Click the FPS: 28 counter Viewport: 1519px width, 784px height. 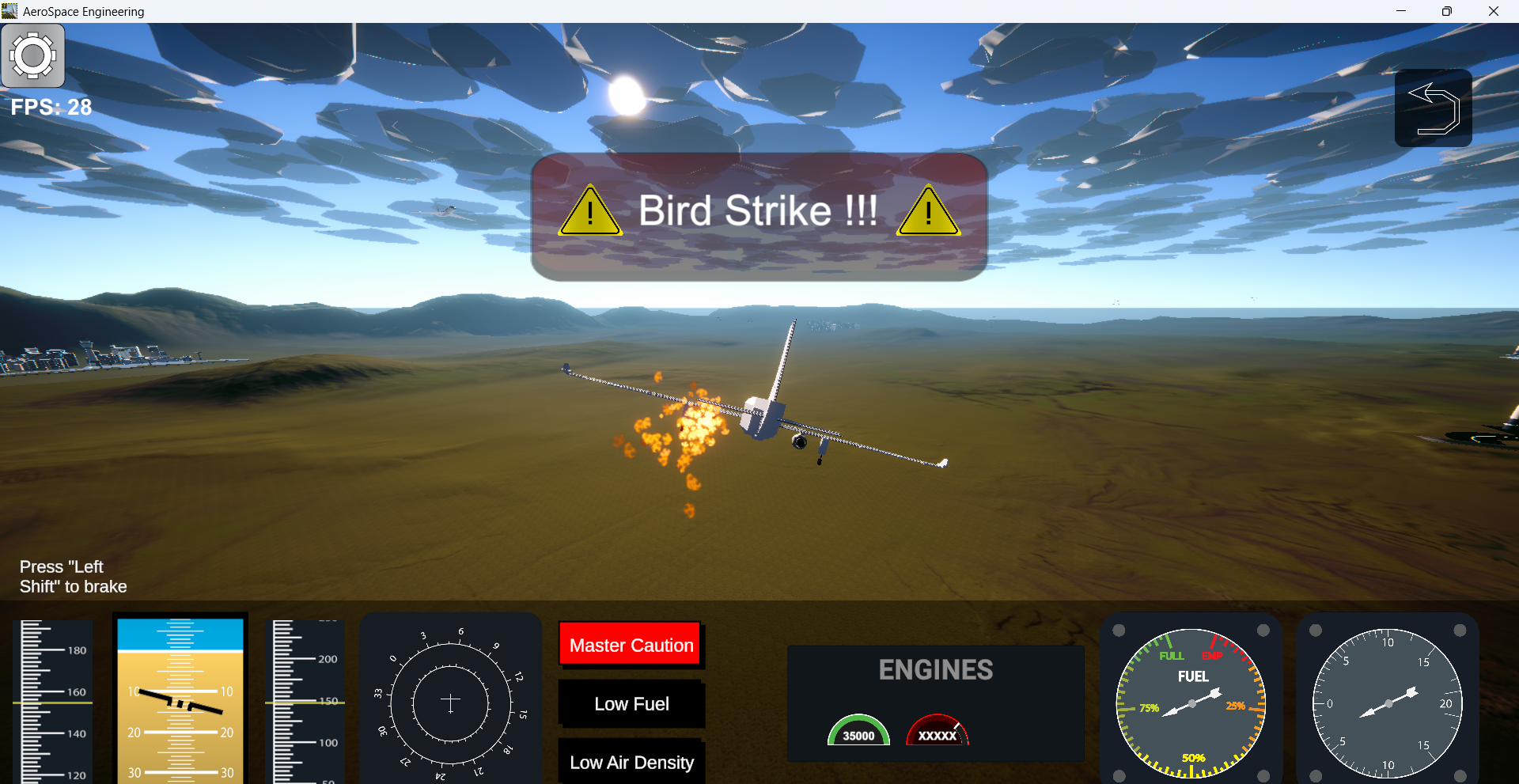coord(51,107)
